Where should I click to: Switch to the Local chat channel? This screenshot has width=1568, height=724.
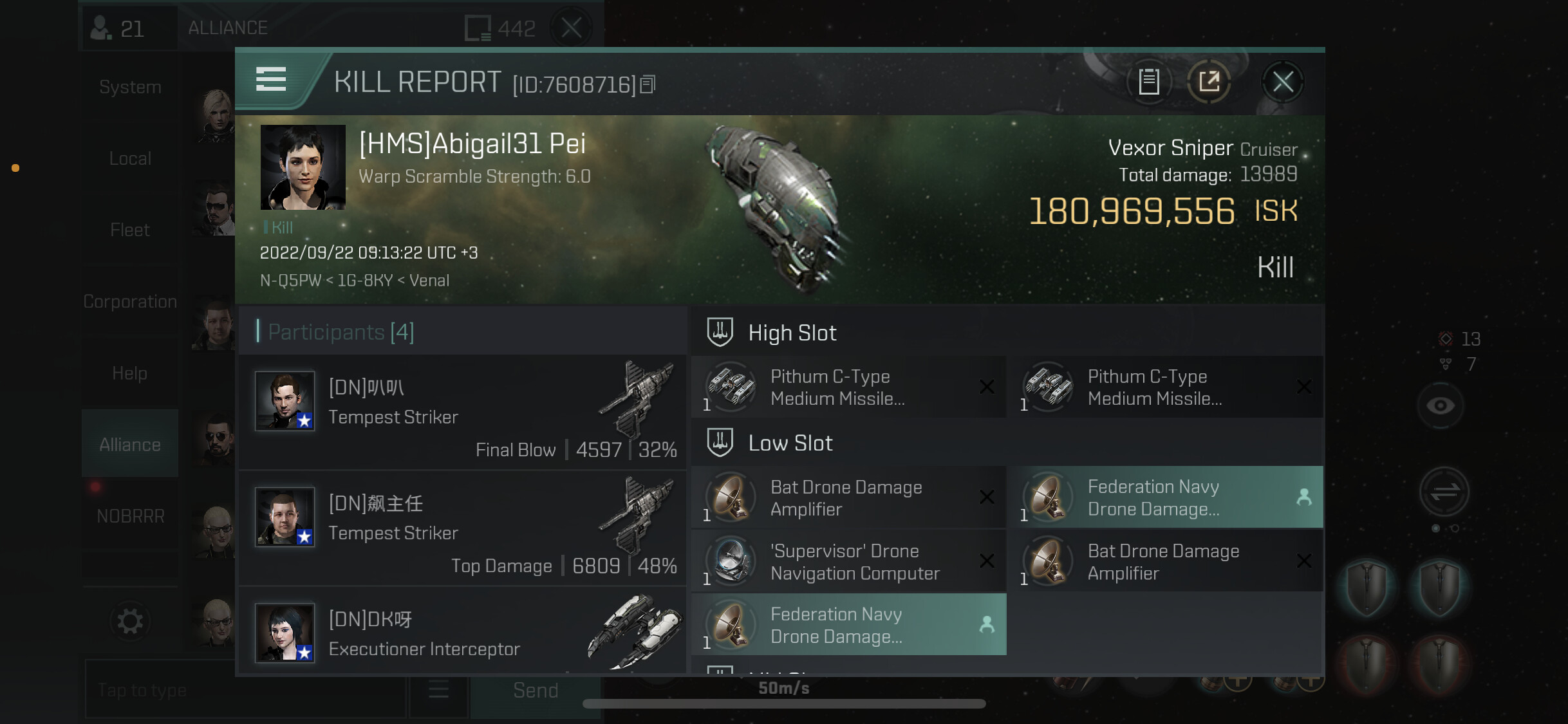[130, 159]
